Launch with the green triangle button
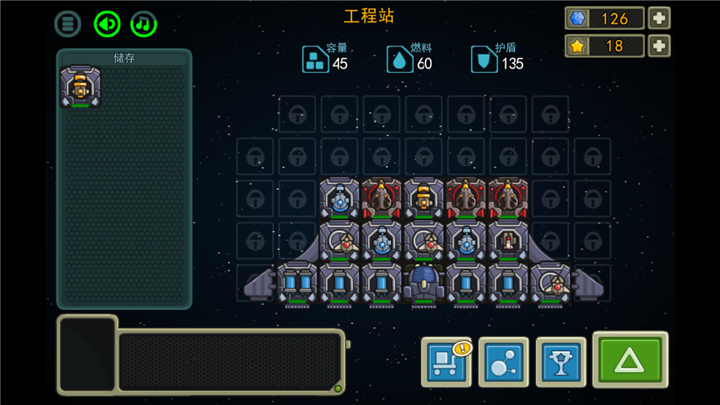Screen dimensions: 720x405 point(629,359)
